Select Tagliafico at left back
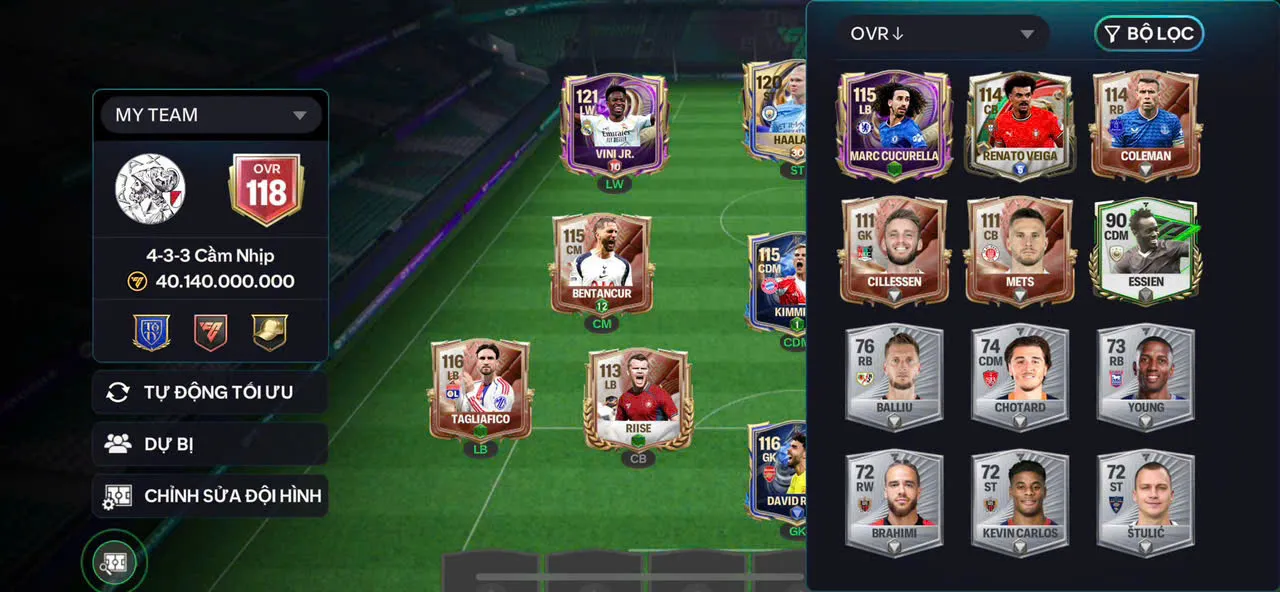This screenshot has width=1280, height=592. point(481,390)
